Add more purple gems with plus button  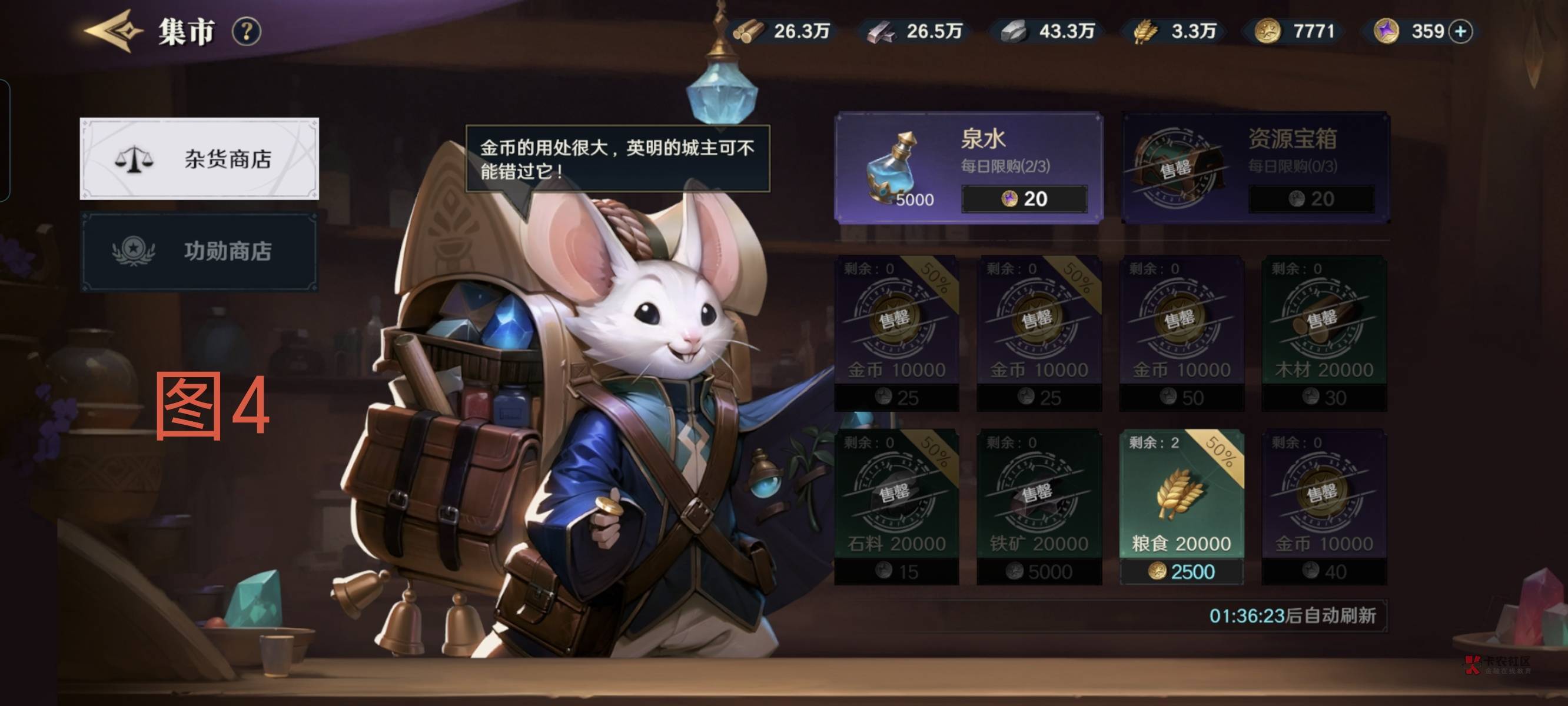pyautogui.click(x=1460, y=31)
